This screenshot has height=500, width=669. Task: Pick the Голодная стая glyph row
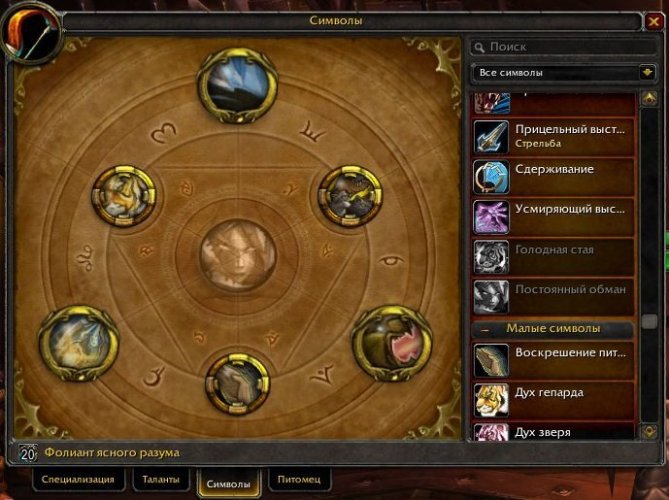point(553,256)
